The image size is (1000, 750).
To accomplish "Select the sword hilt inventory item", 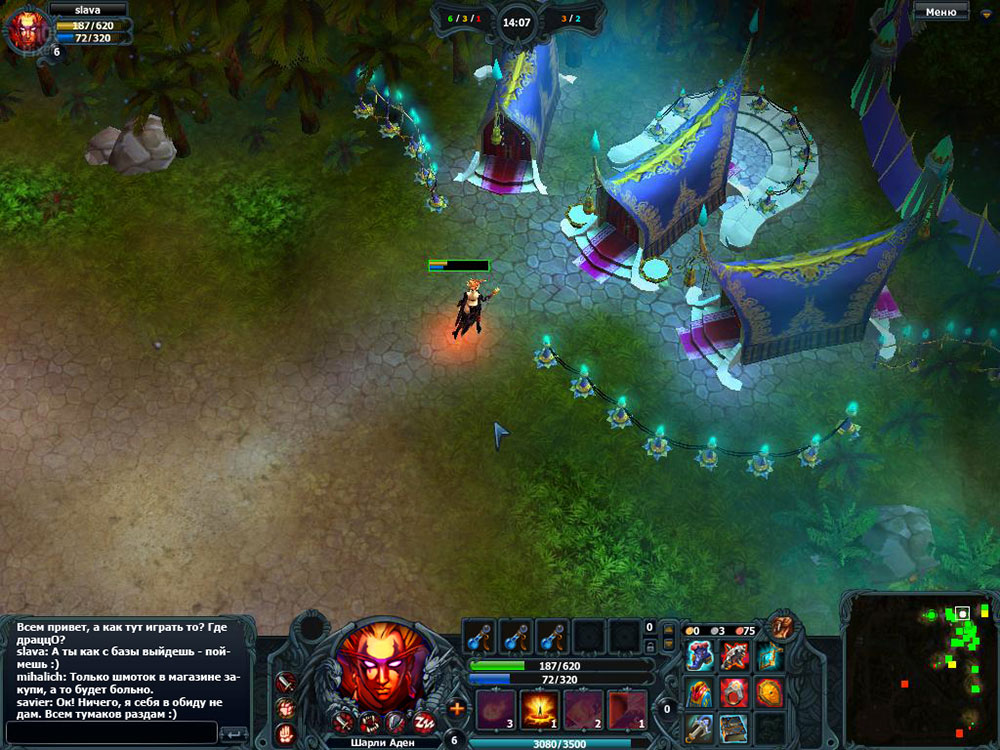I will point(699,726).
